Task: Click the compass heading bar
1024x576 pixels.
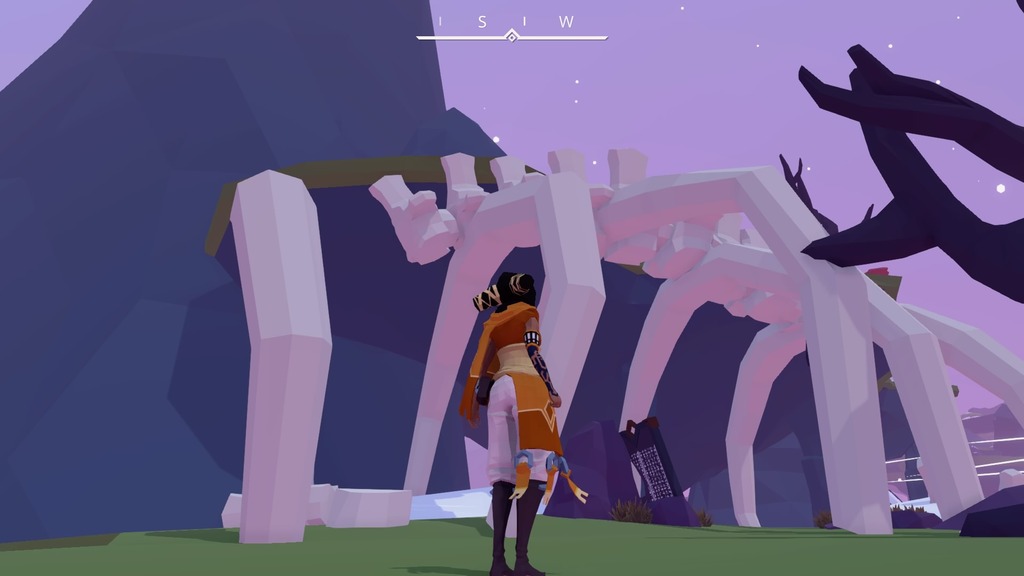Action: (x=511, y=30)
